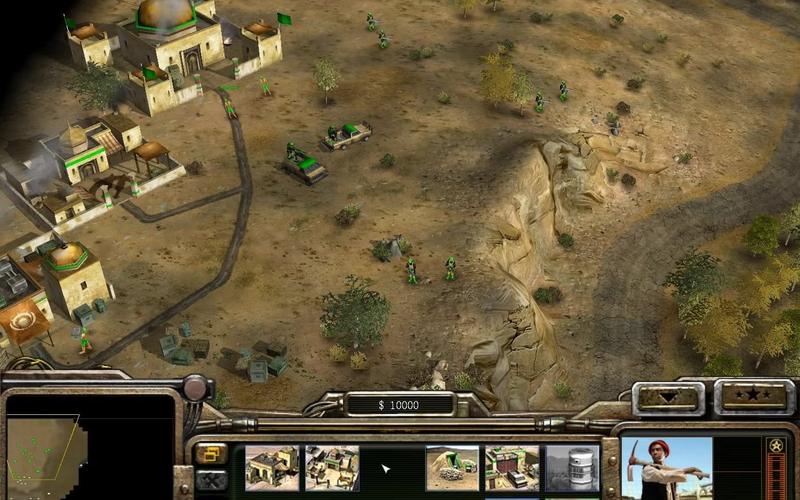Select the building icon with parked truck
This screenshot has width=800, height=500.
[x=512, y=467]
